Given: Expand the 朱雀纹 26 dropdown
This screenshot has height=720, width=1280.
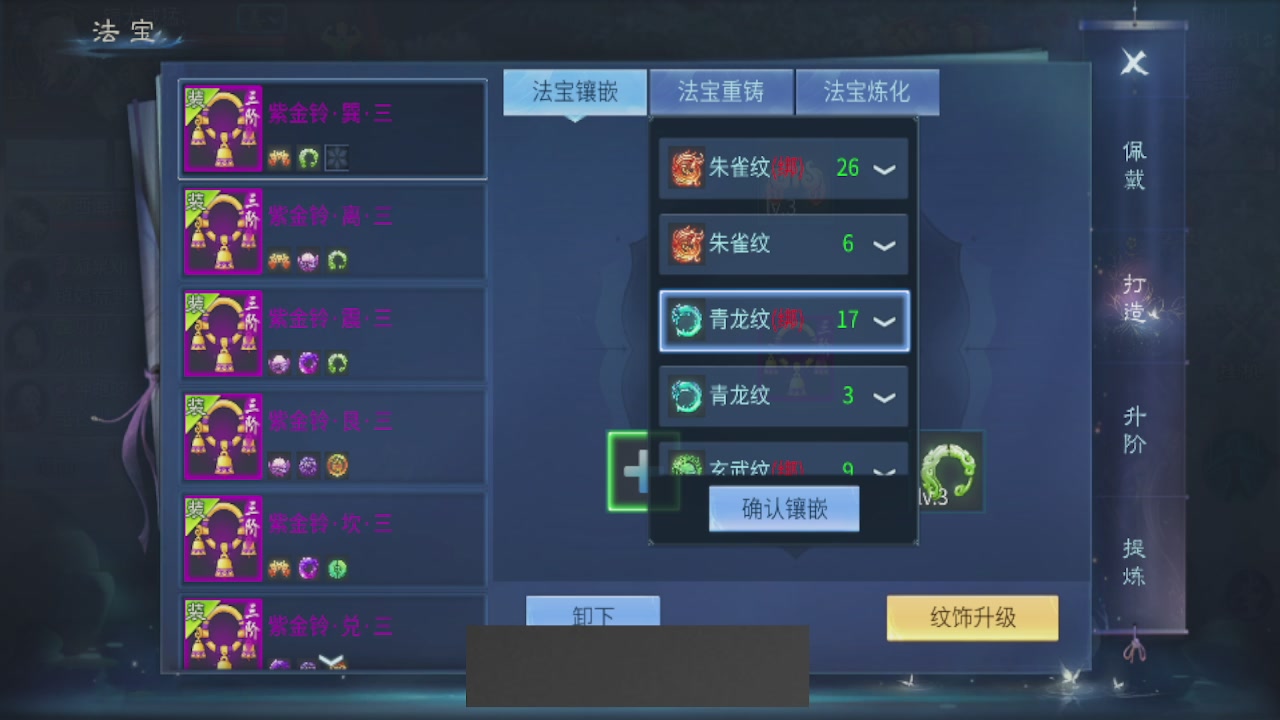Looking at the screenshot, I should (x=884, y=168).
